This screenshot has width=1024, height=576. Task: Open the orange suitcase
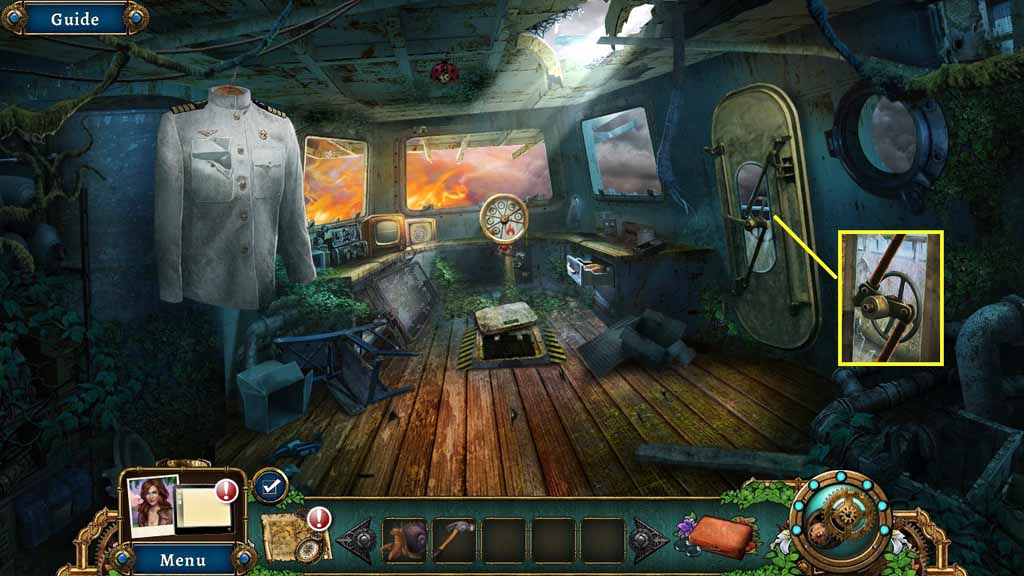[720, 536]
